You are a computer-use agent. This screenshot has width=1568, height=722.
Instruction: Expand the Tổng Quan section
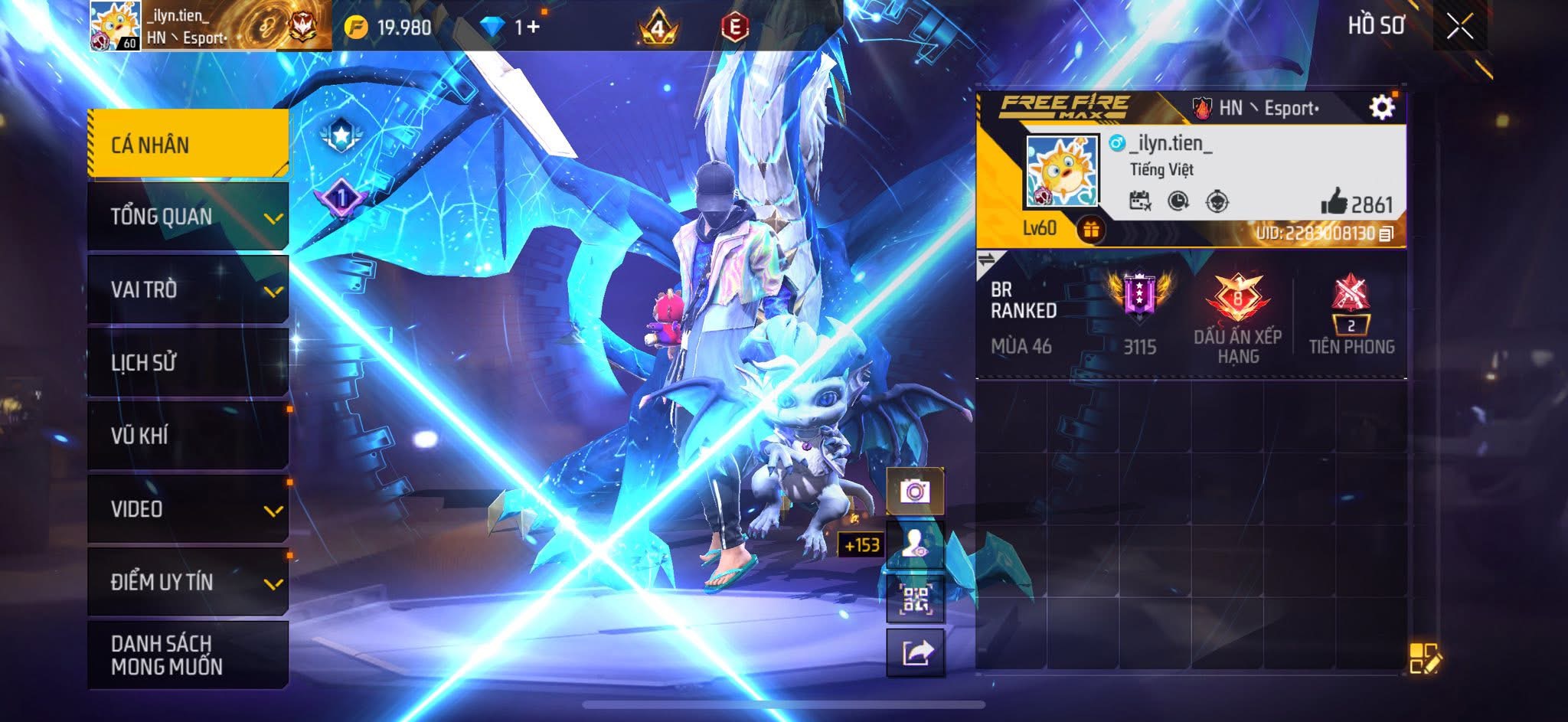tap(188, 217)
